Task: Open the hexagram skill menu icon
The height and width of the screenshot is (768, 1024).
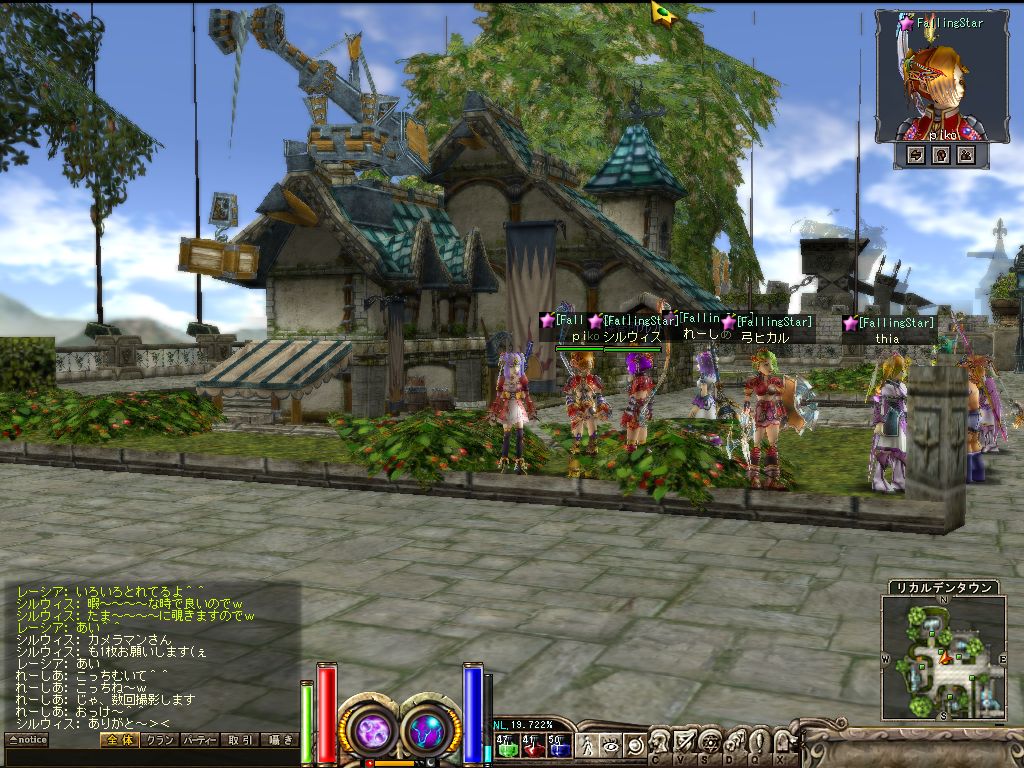Action: pos(709,742)
